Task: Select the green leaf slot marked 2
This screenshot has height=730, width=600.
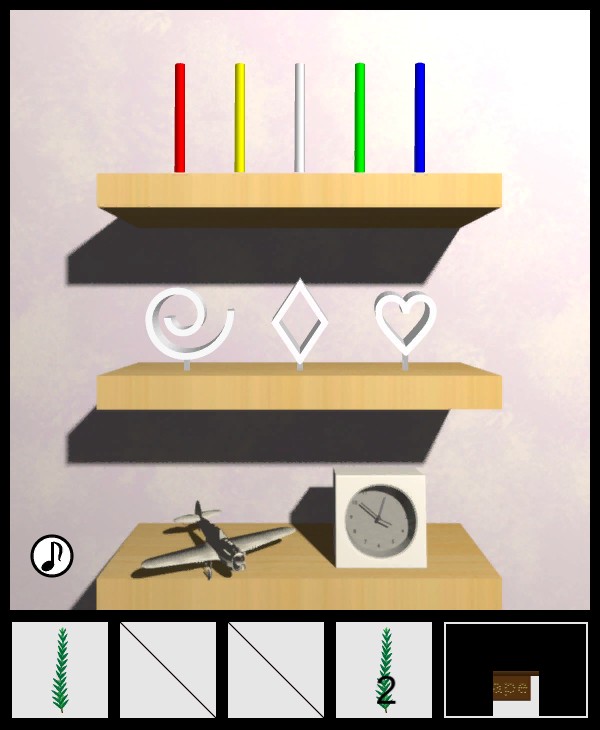Action: pyautogui.click(x=384, y=670)
